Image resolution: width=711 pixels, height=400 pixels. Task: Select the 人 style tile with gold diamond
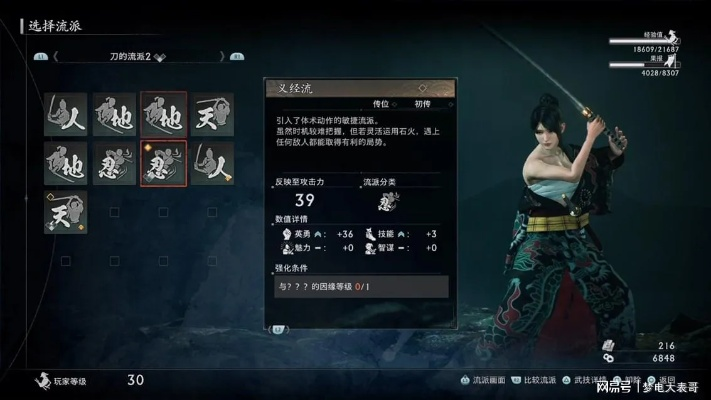pos(212,163)
